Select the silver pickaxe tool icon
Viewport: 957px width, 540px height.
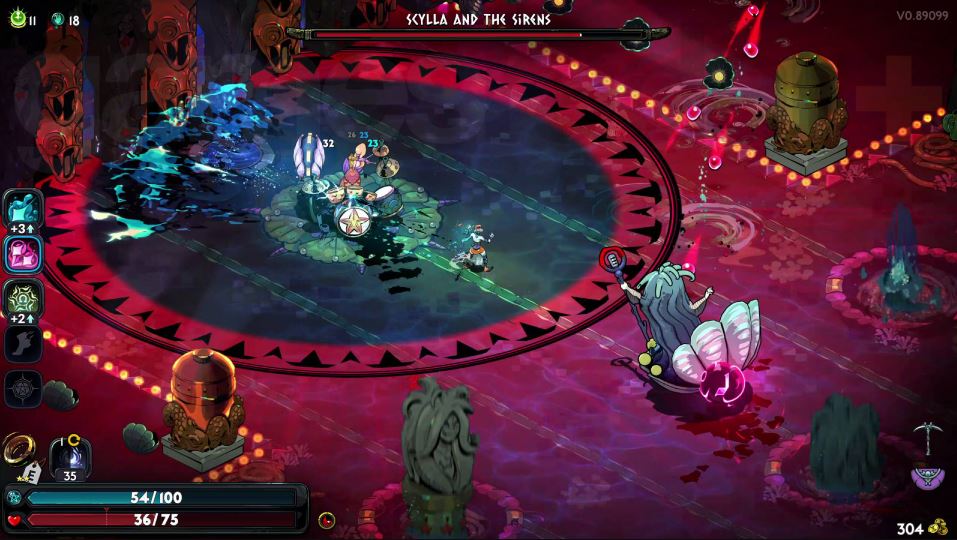[925, 437]
